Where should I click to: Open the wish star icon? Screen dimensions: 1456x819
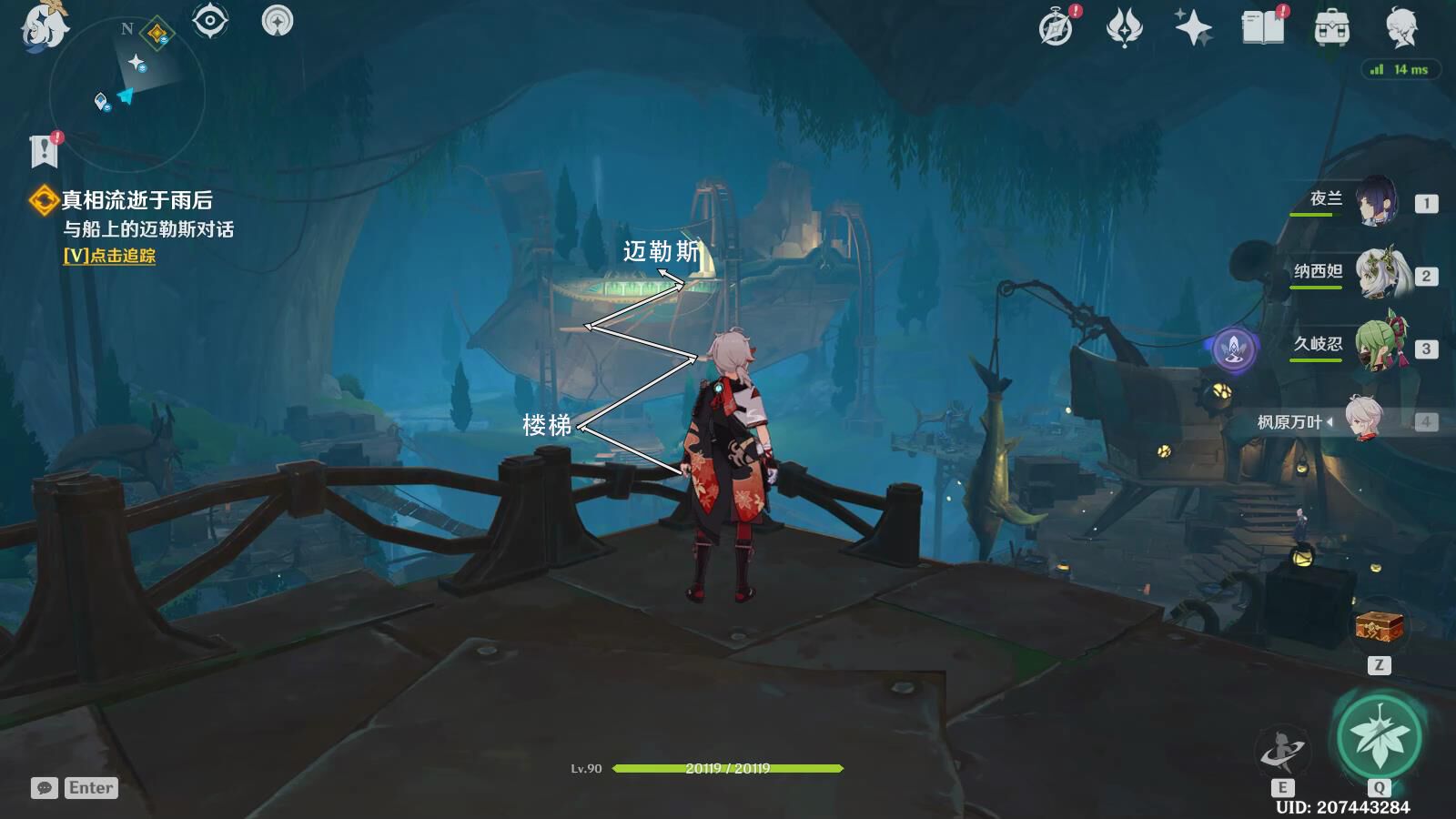[1193, 27]
